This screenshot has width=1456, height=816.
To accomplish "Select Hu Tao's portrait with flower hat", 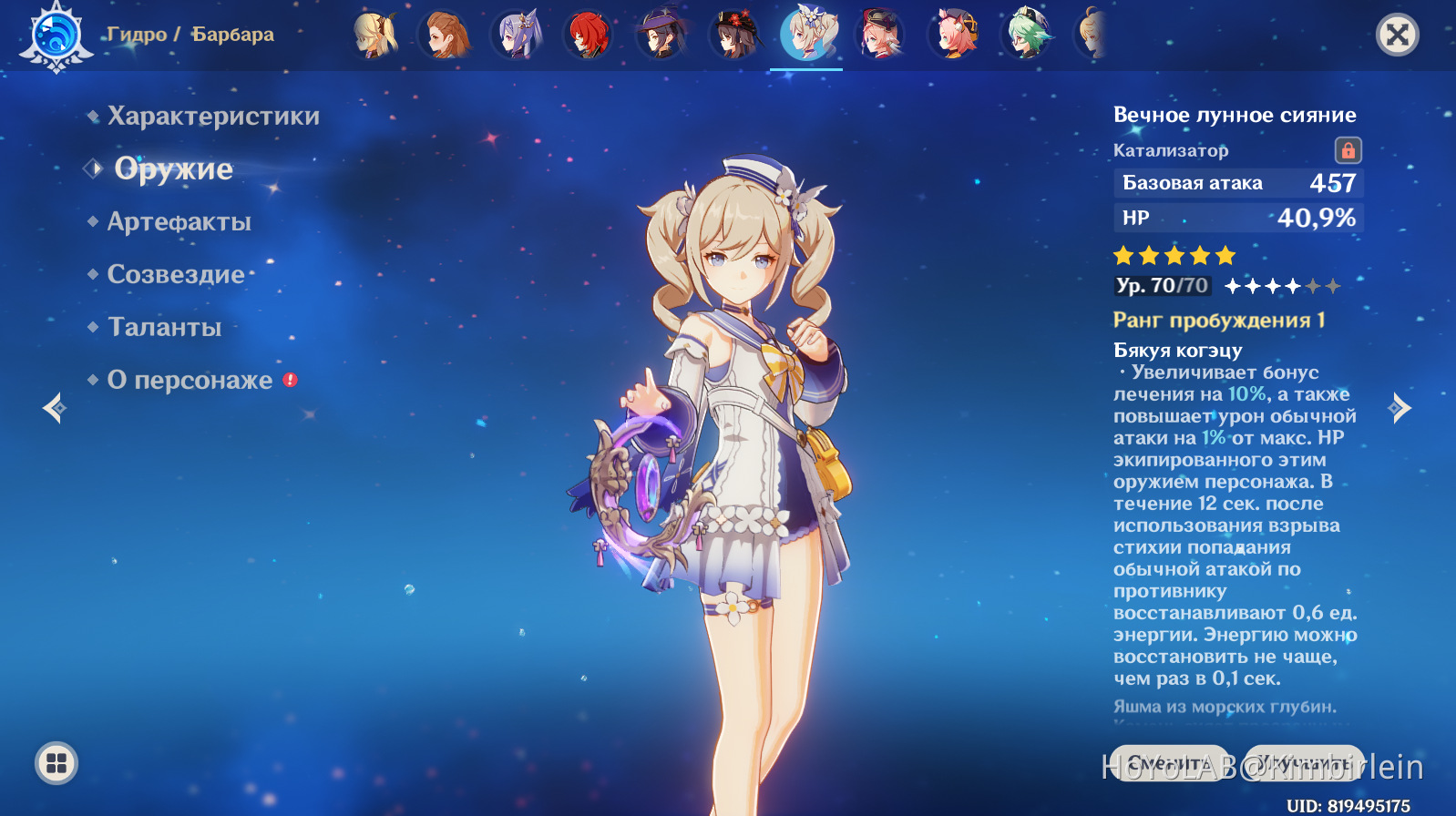I will tap(734, 36).
